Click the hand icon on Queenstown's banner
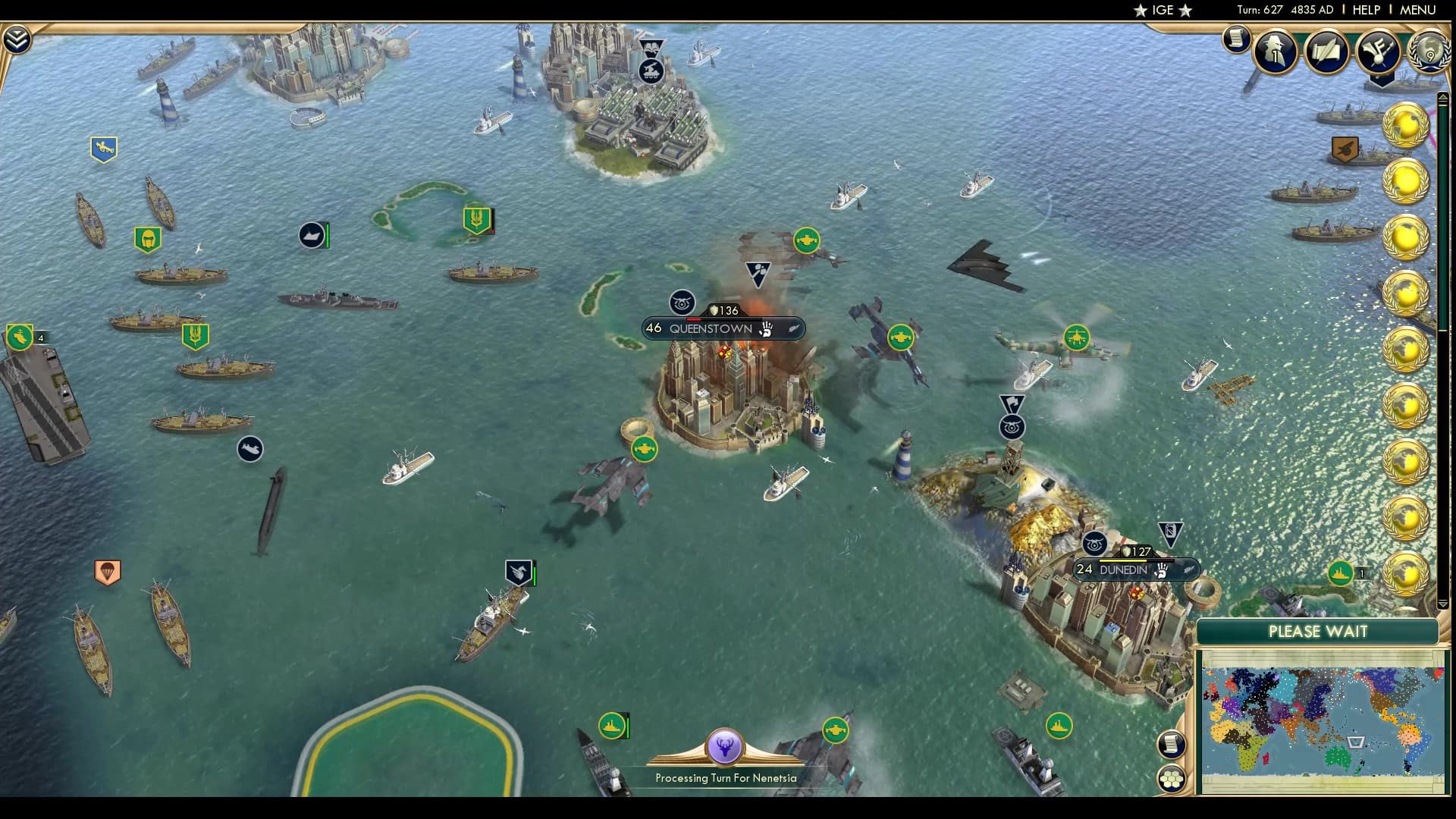 (766, 330)
